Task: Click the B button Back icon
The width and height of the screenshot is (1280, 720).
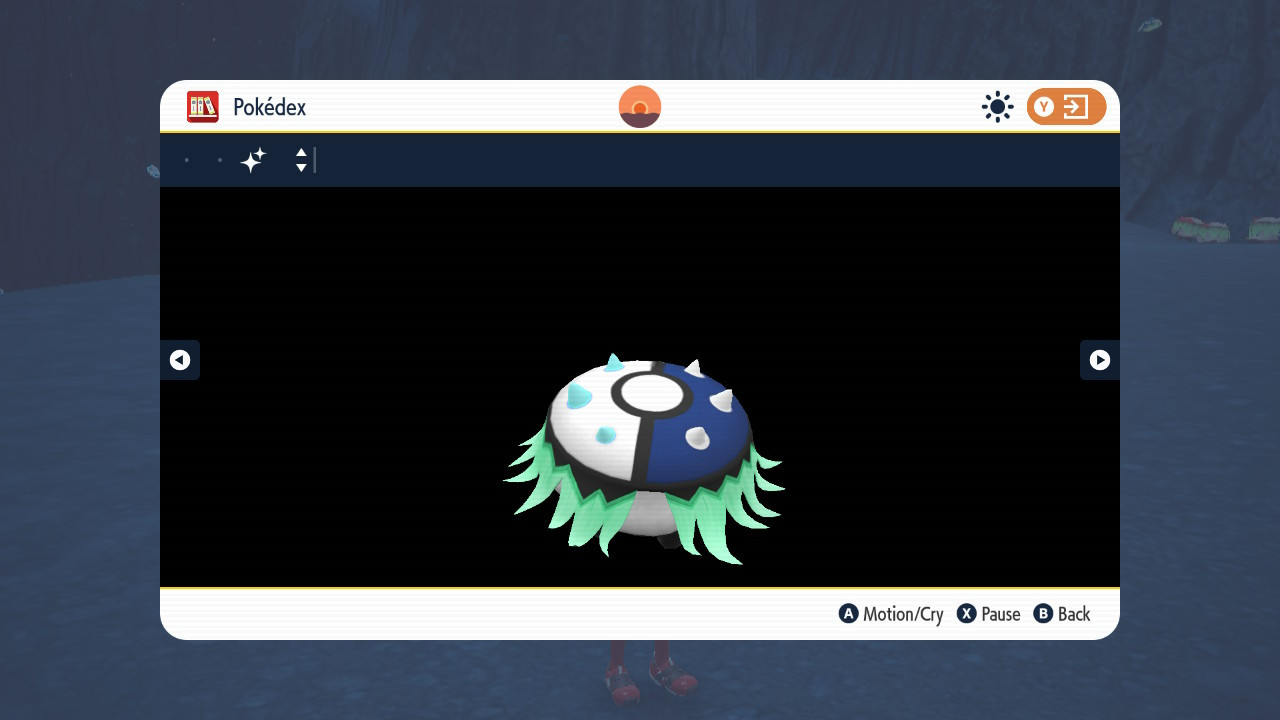Action: pyautogui.click(x=1044, y=614)
